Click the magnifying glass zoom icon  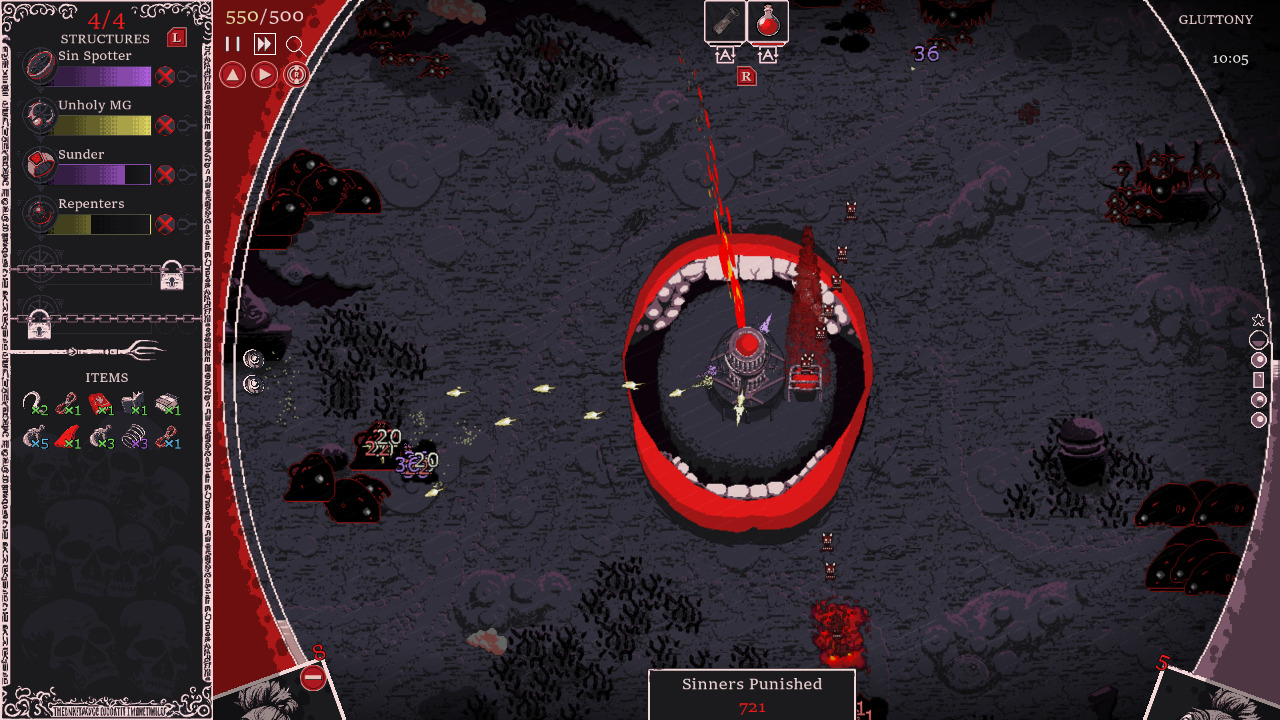coord(294,44)
